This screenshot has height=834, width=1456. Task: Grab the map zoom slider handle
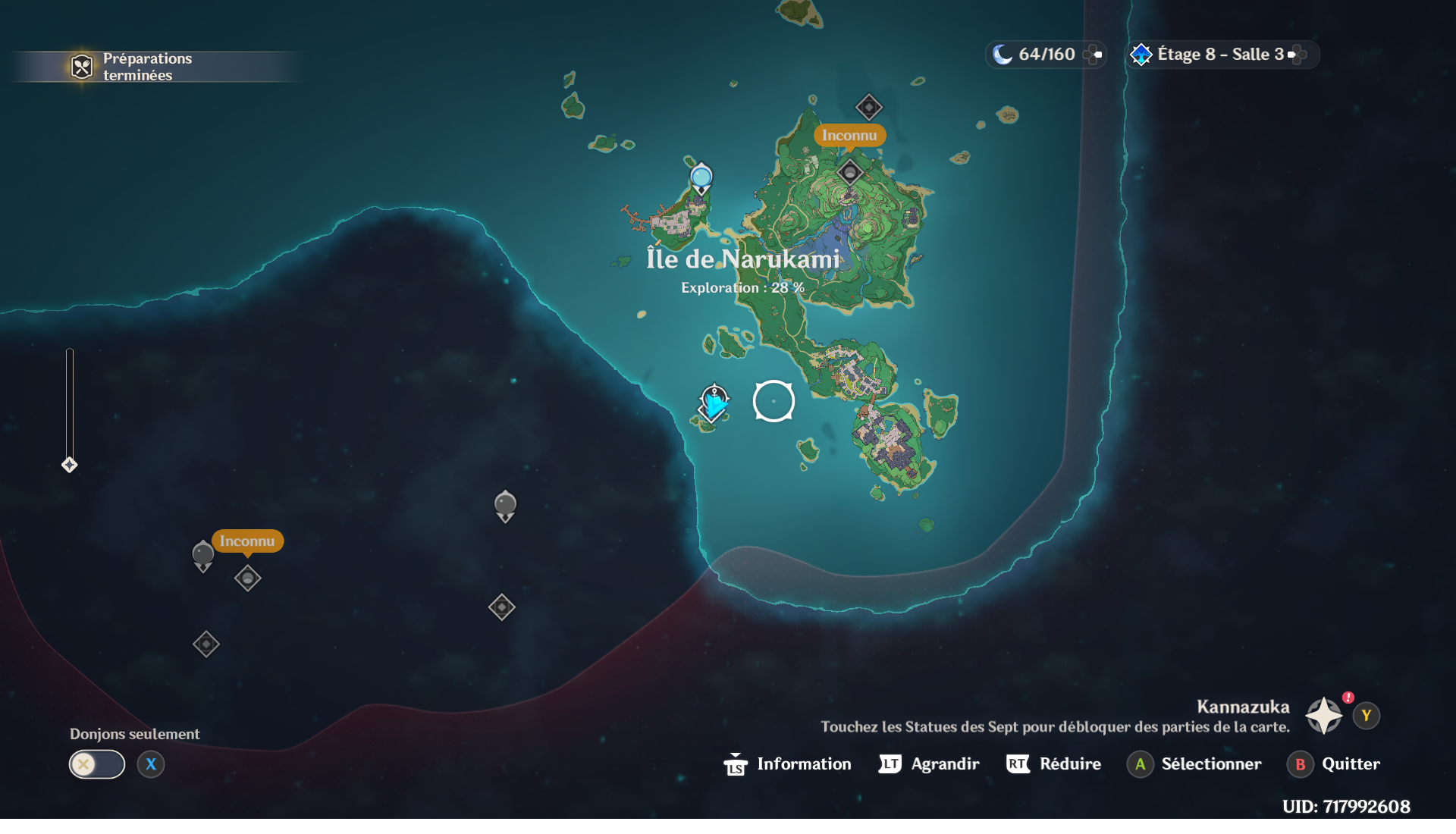point(70,465)
